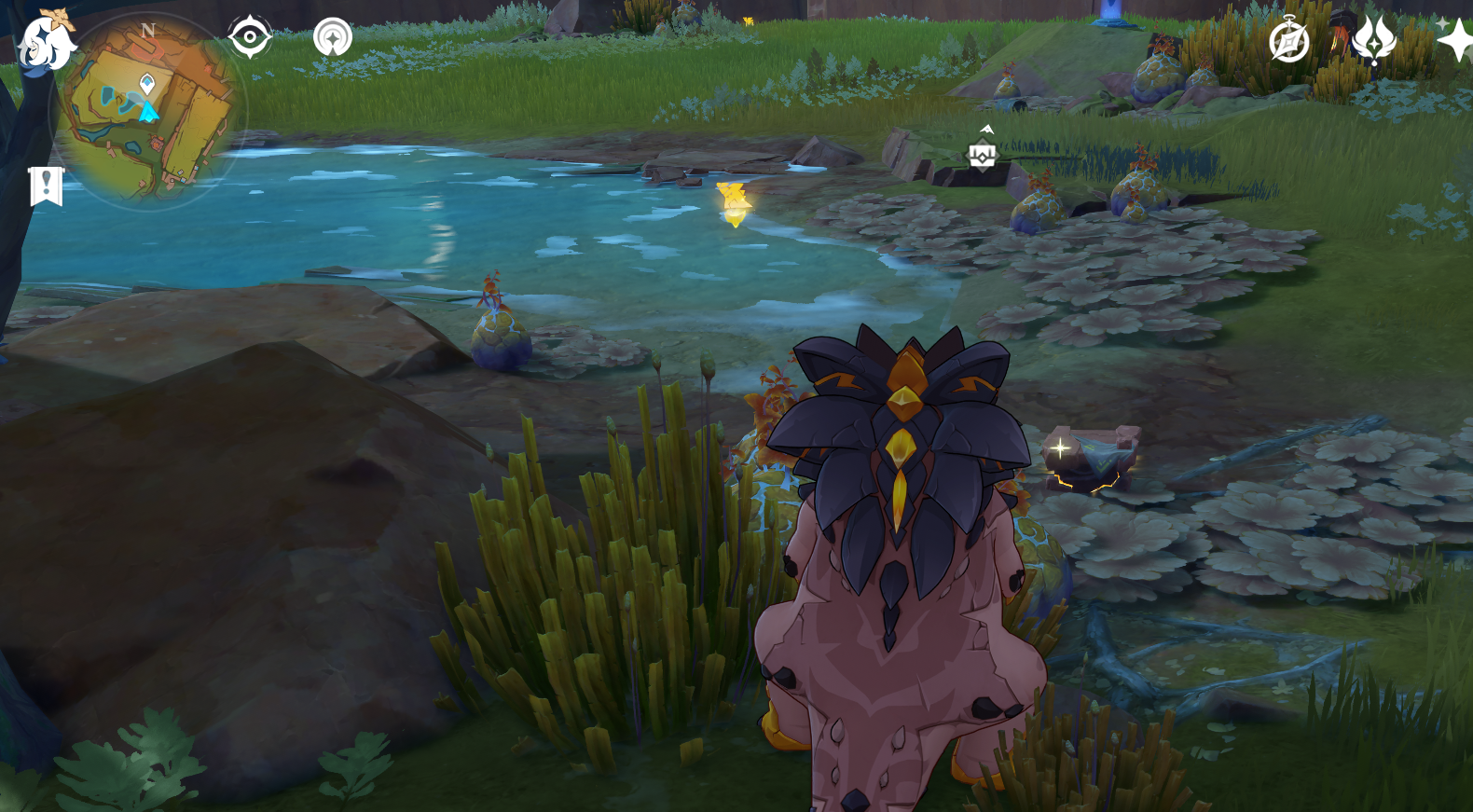Activate the eye-shaped Elemental Sight icon
This screenshot has width=1473, height=812.
250,37
